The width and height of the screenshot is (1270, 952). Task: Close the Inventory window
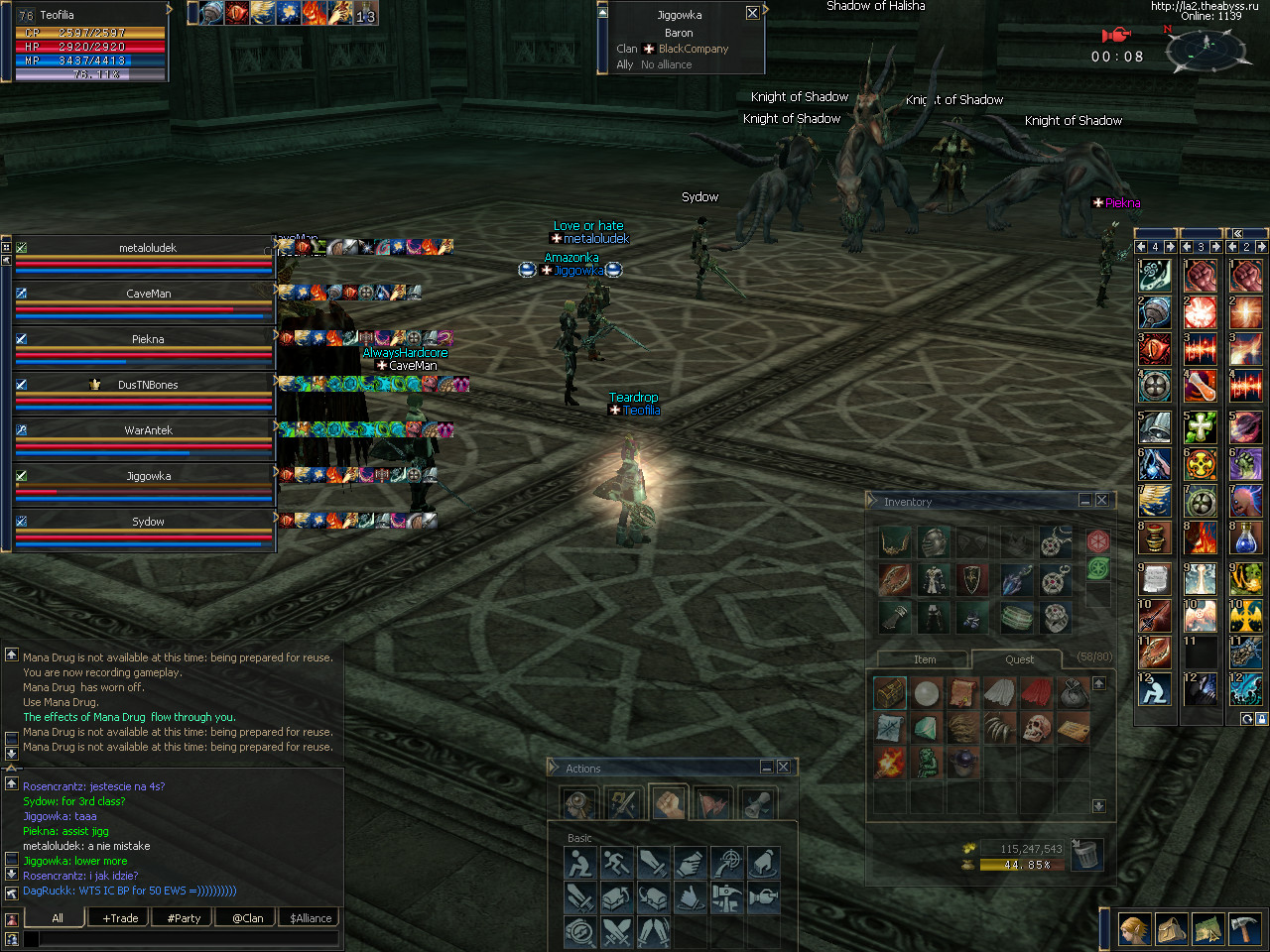[1101, 501]
